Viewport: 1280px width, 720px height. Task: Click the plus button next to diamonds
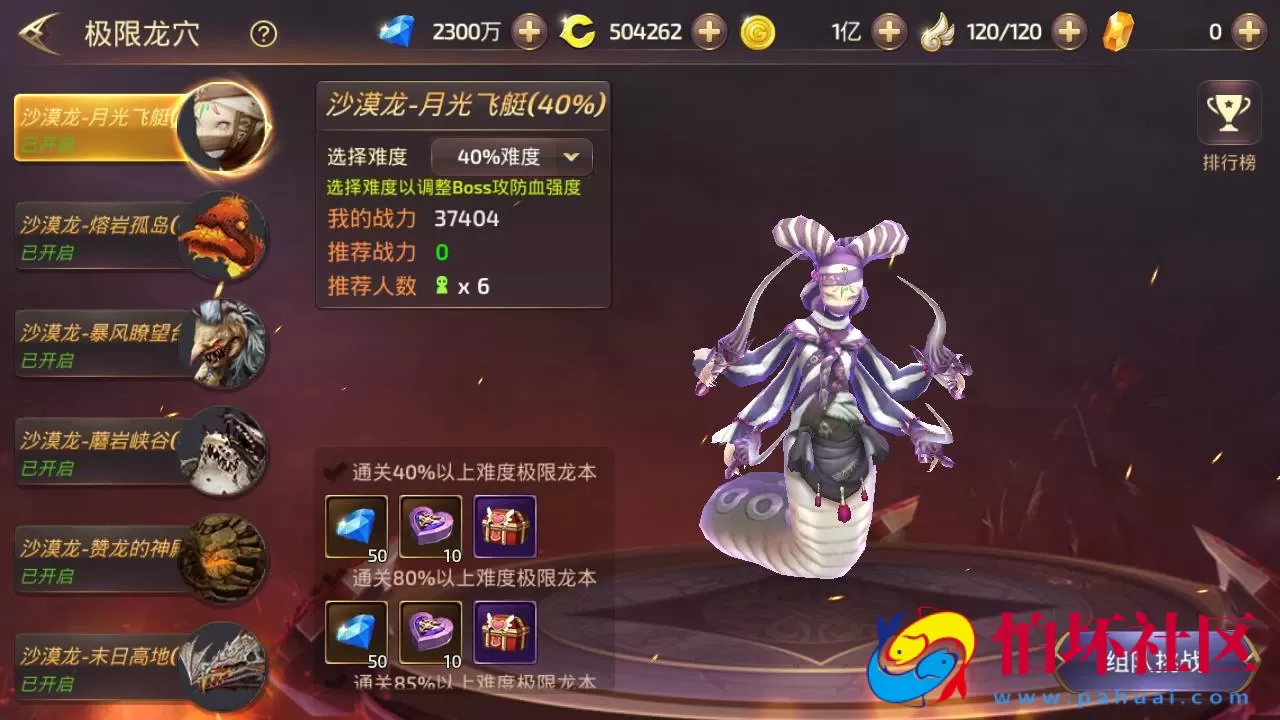(529, 31)
